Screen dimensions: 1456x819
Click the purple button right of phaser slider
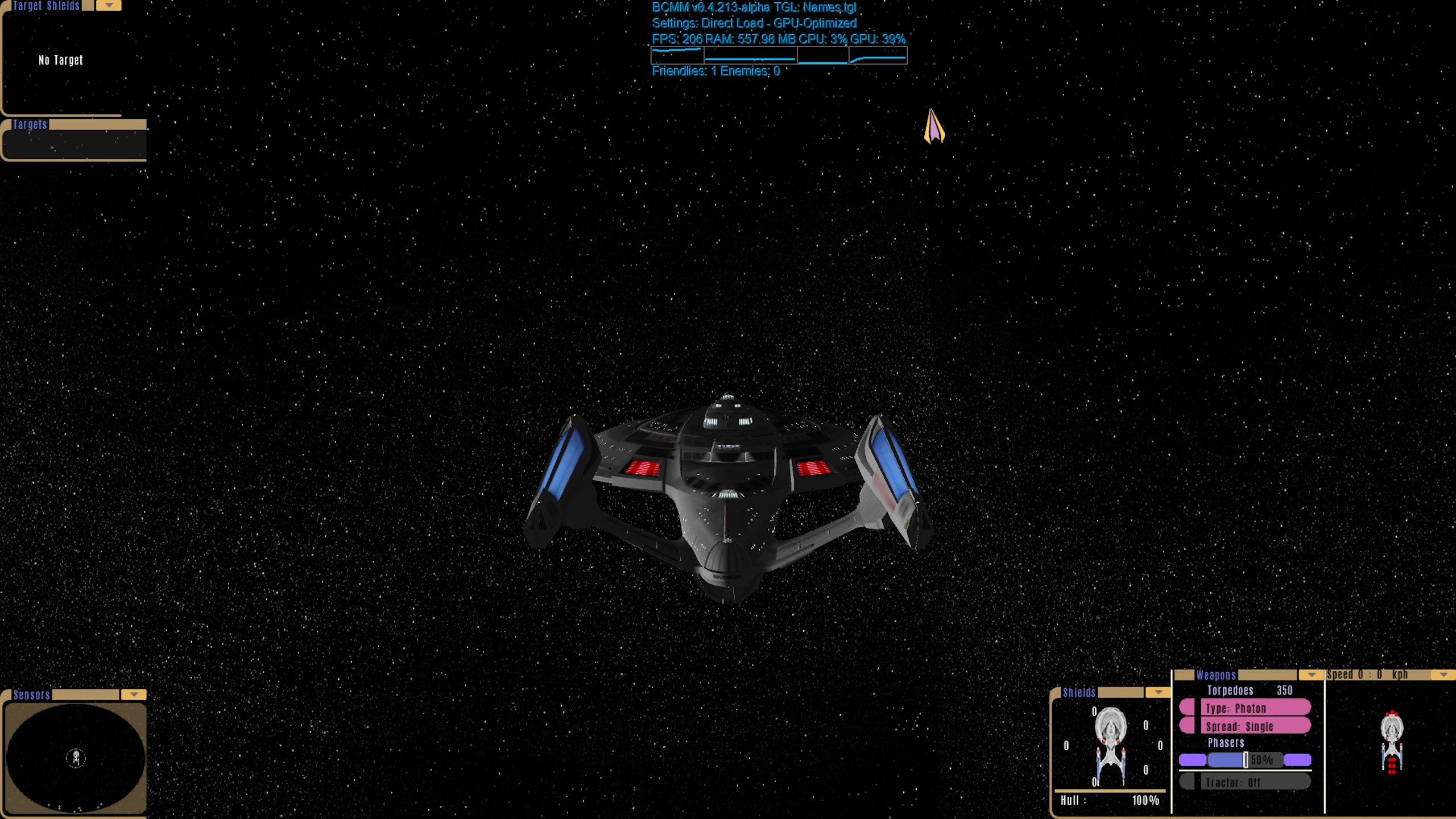click(x=1297, y=760)
